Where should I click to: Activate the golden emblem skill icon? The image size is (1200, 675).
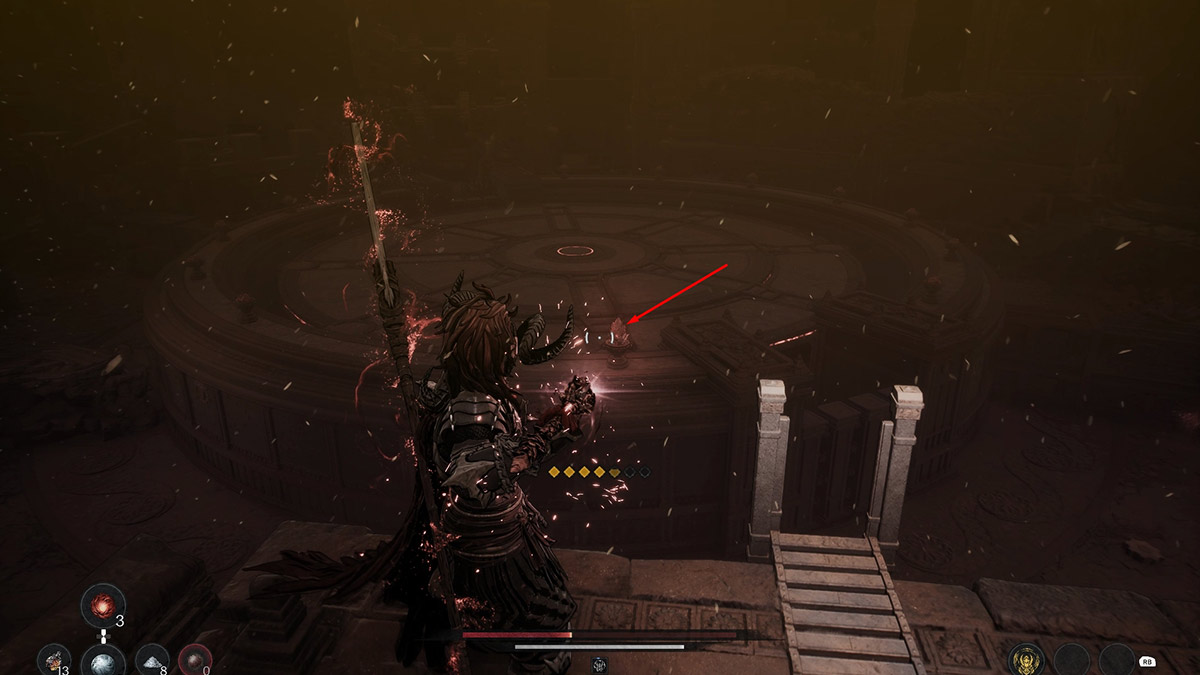1027,660
